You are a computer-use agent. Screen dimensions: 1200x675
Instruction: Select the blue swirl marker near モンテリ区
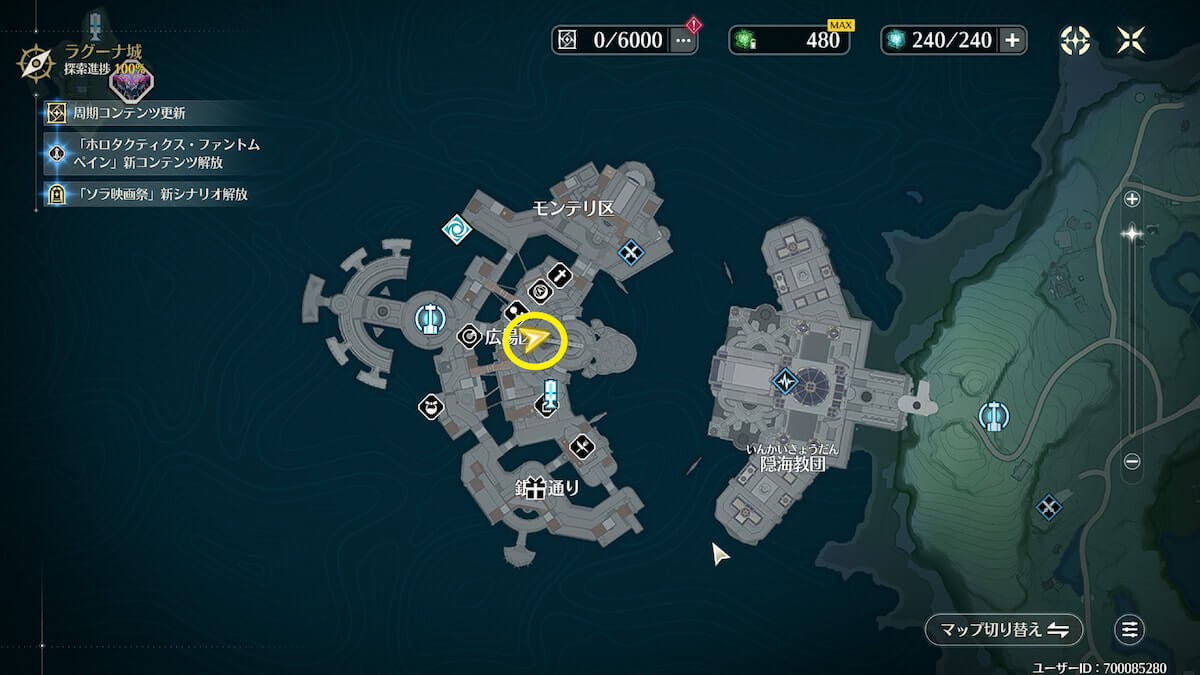pos(457,229)
